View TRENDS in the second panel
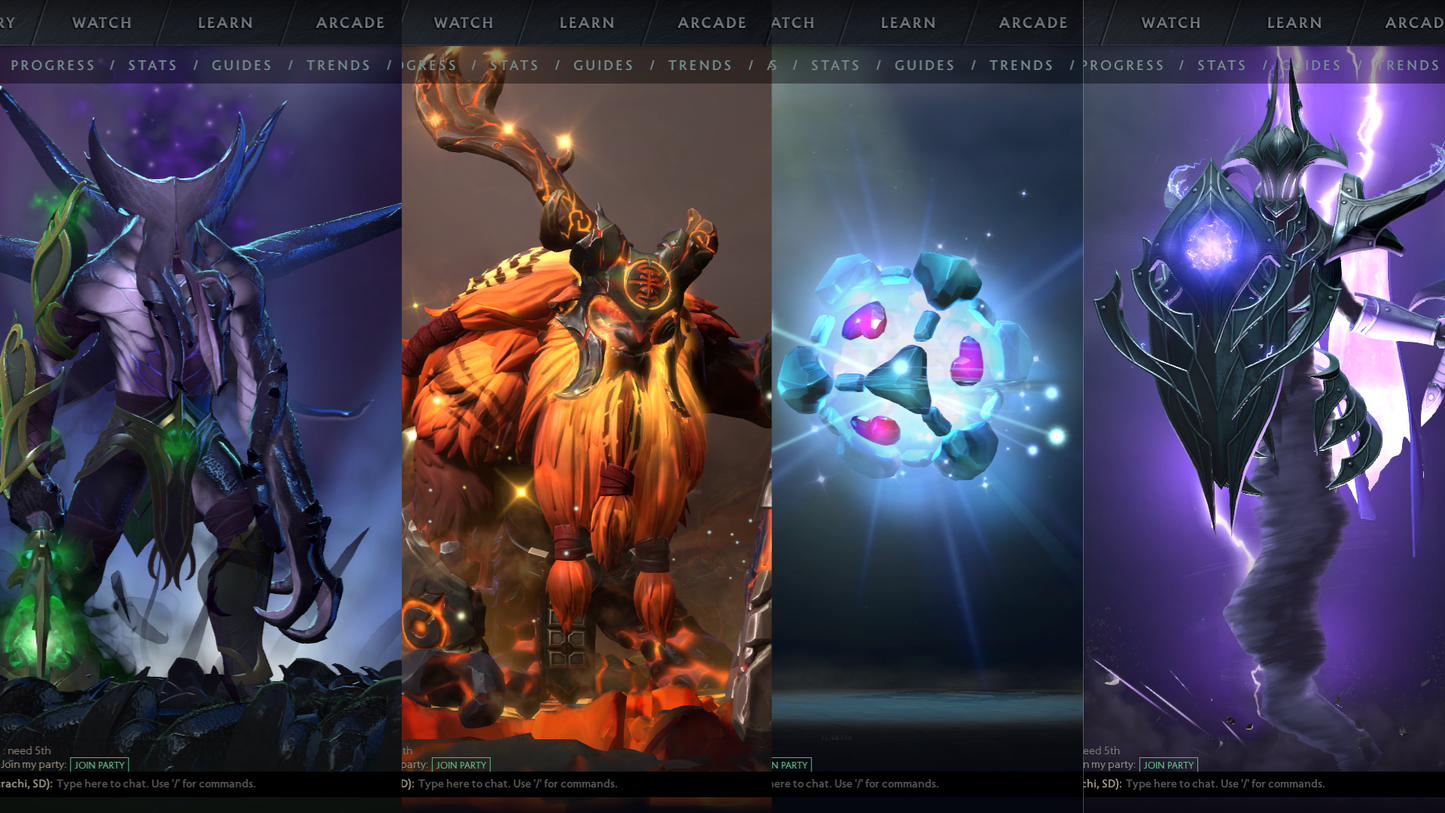This screenshot has width=1445, height=813. click(x=700, y=65)
